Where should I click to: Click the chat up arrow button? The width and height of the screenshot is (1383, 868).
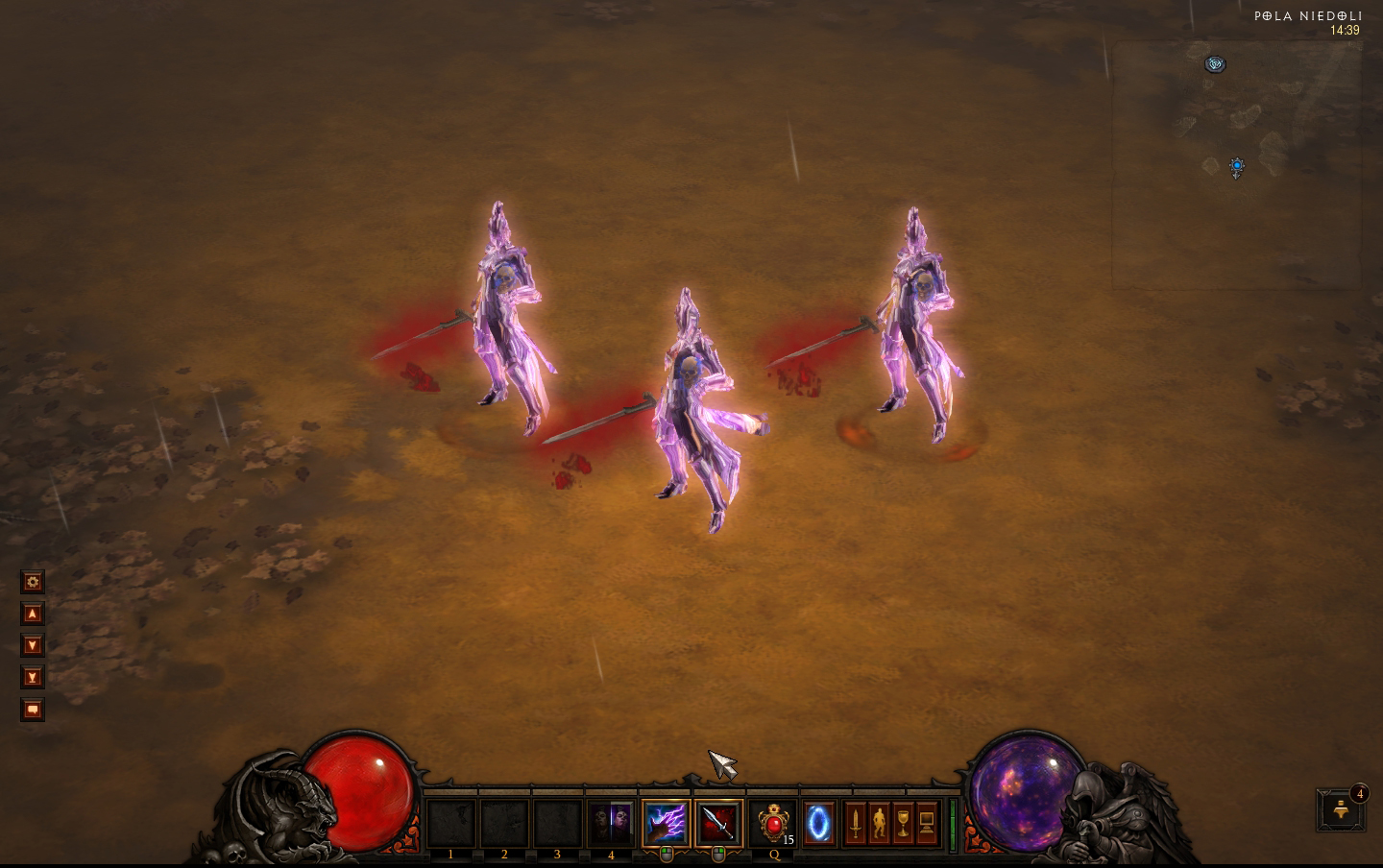[33, 614]
